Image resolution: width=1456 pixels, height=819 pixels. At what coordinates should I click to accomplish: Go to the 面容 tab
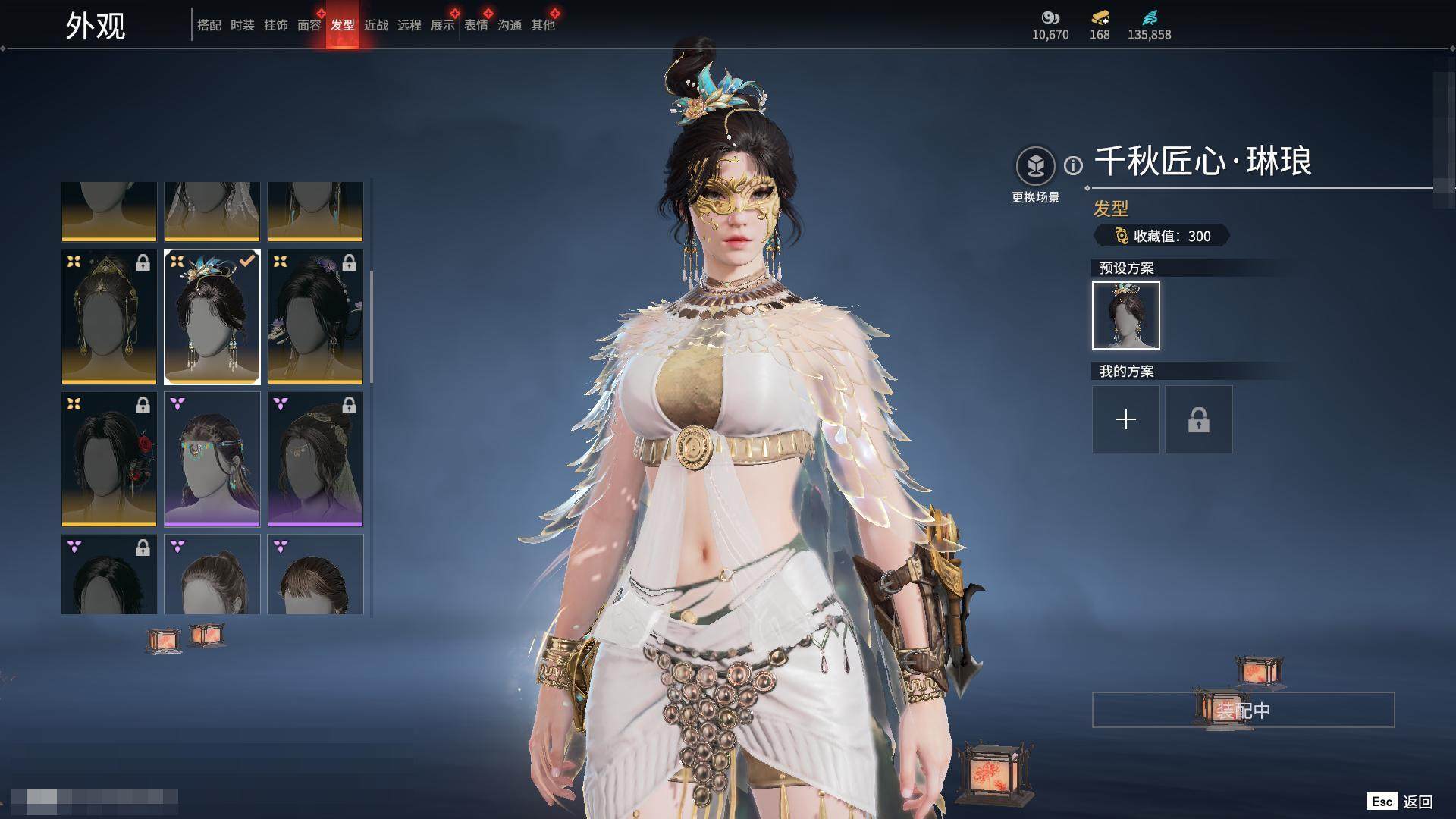(309, 26)
